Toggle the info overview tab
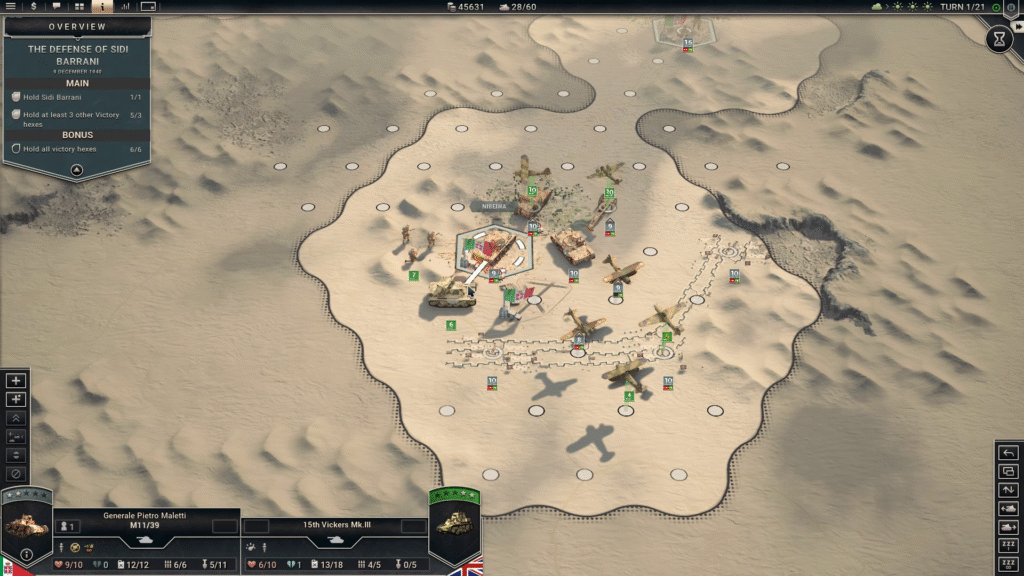The height and width of the screenshot is (576, 1024). [x=104, y=7]
